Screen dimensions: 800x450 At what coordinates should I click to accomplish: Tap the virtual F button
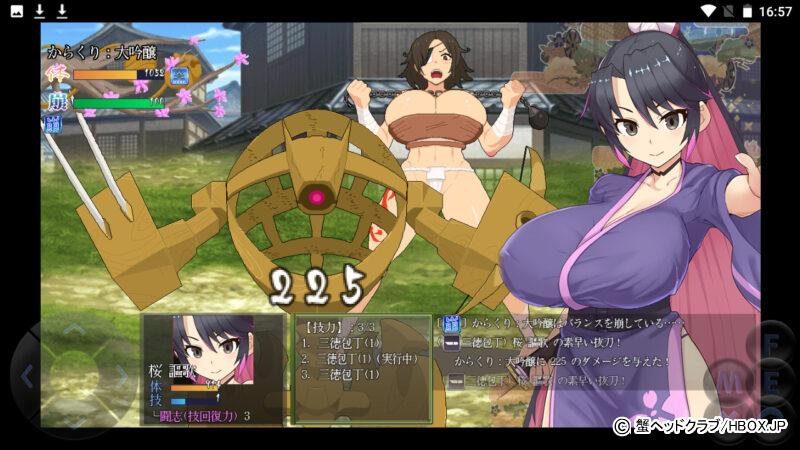tap(772, 342)
